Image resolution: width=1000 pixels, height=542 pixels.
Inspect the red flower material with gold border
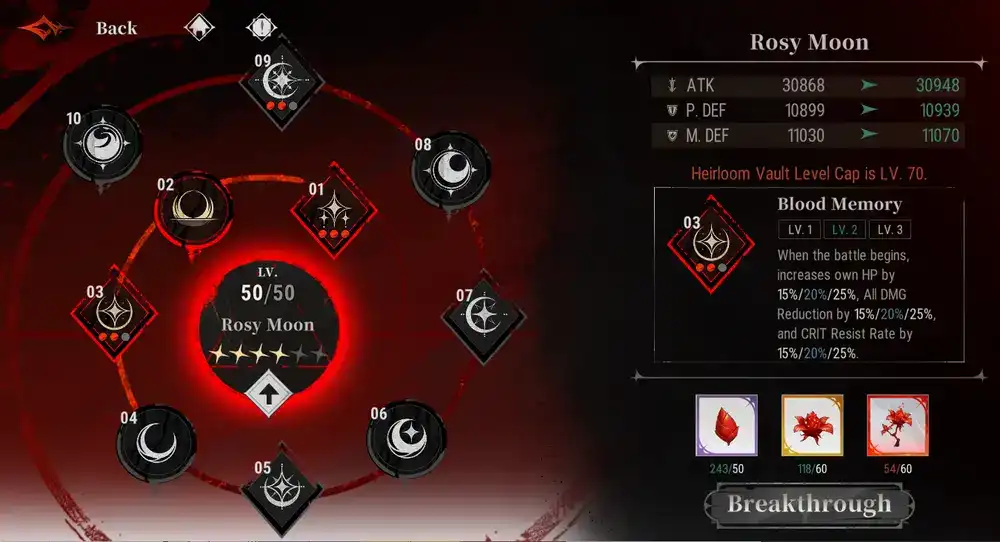tap(812, 425)
